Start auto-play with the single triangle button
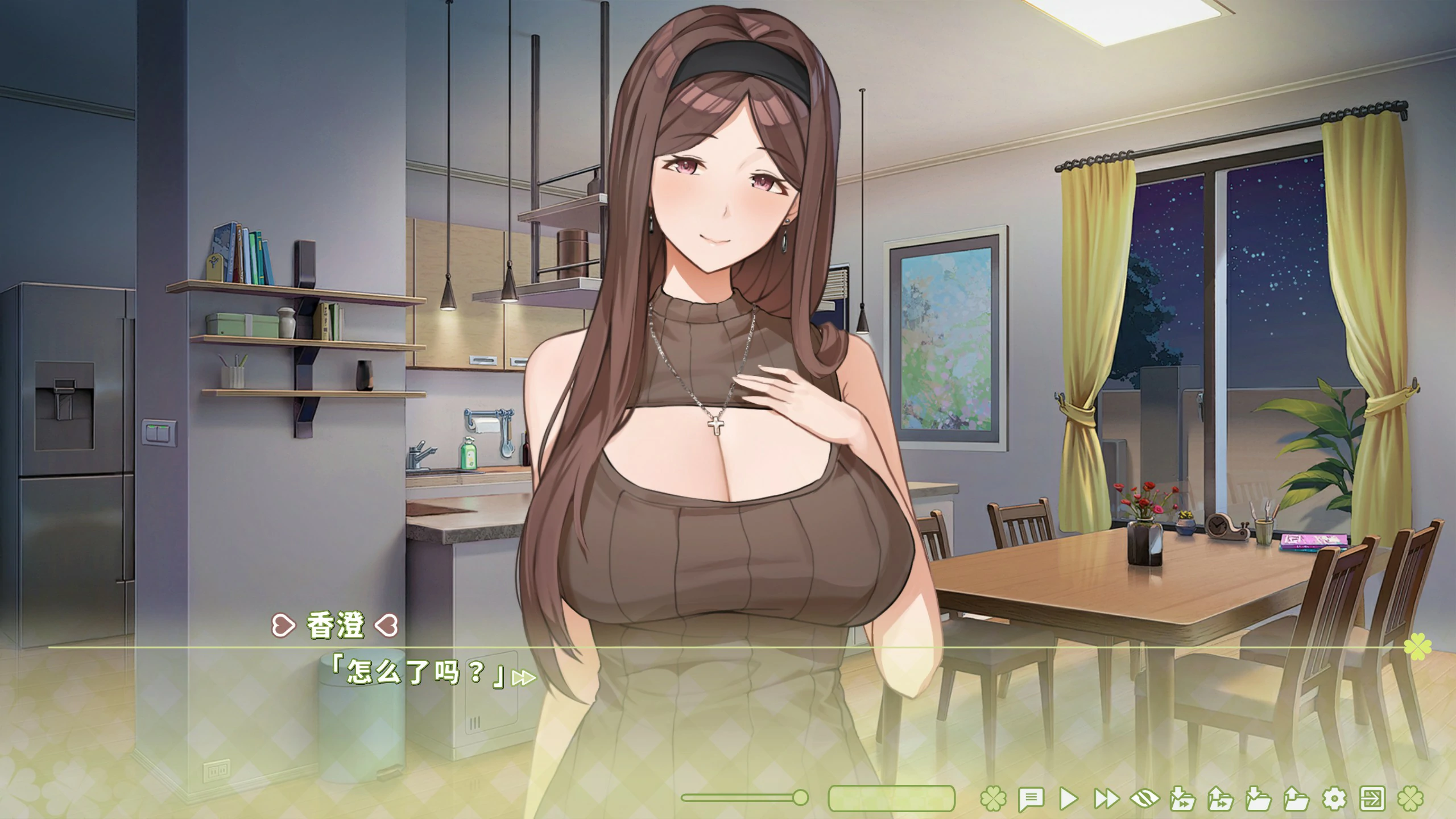The image size is (1456, 819). 1069,799
